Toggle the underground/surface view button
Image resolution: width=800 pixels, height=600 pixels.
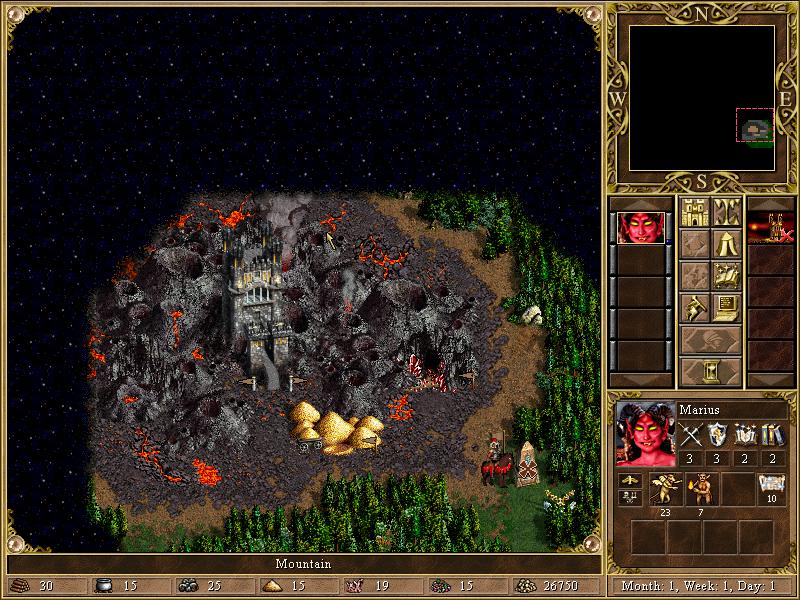pos(726,212)
